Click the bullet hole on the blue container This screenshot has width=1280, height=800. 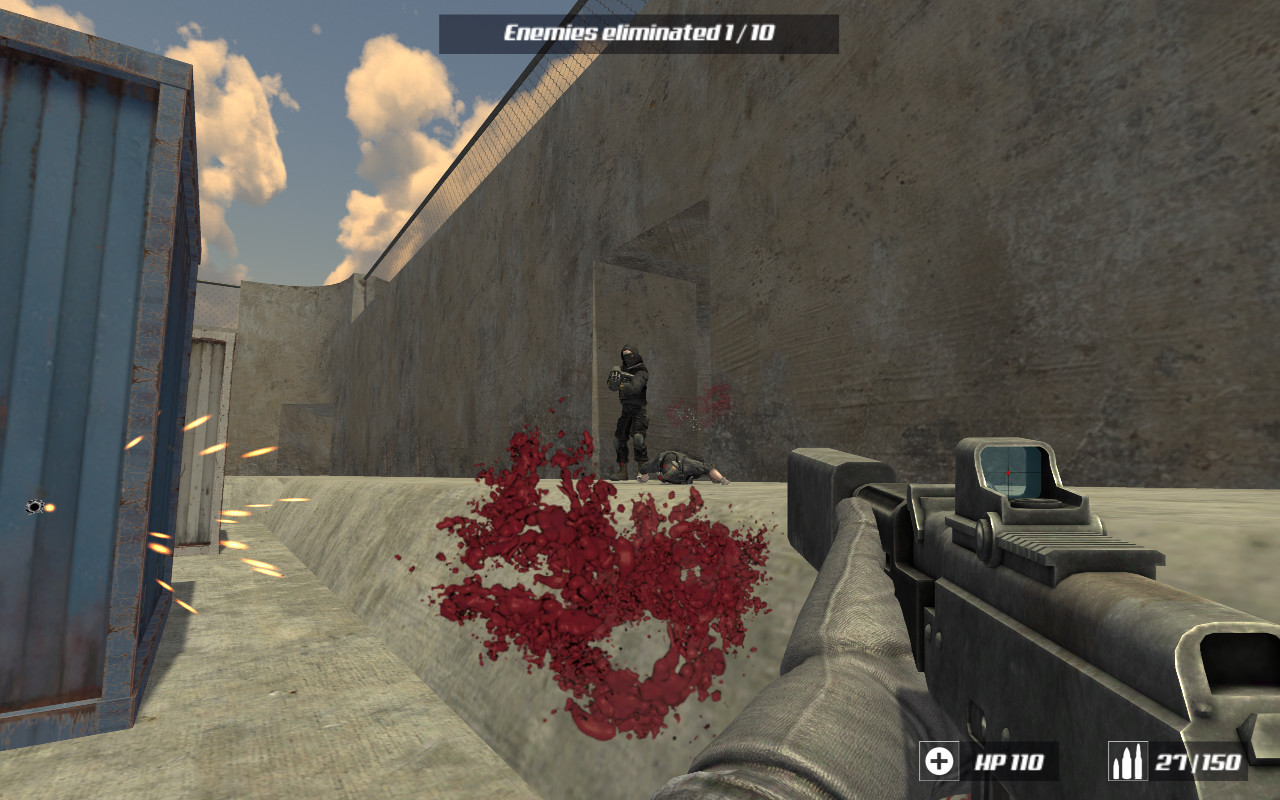coord(35,505)
